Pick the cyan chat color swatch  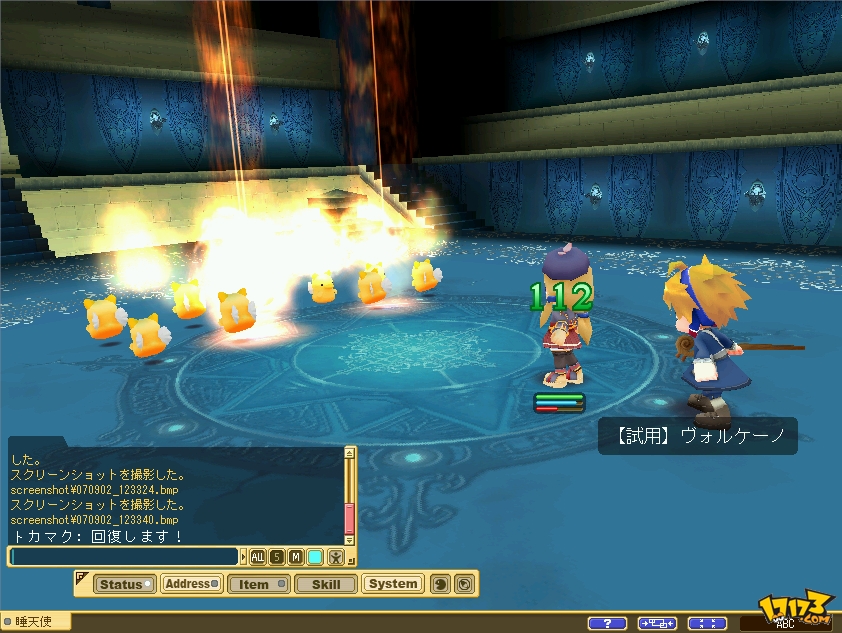pyautogui.click(x=315, y=557)
